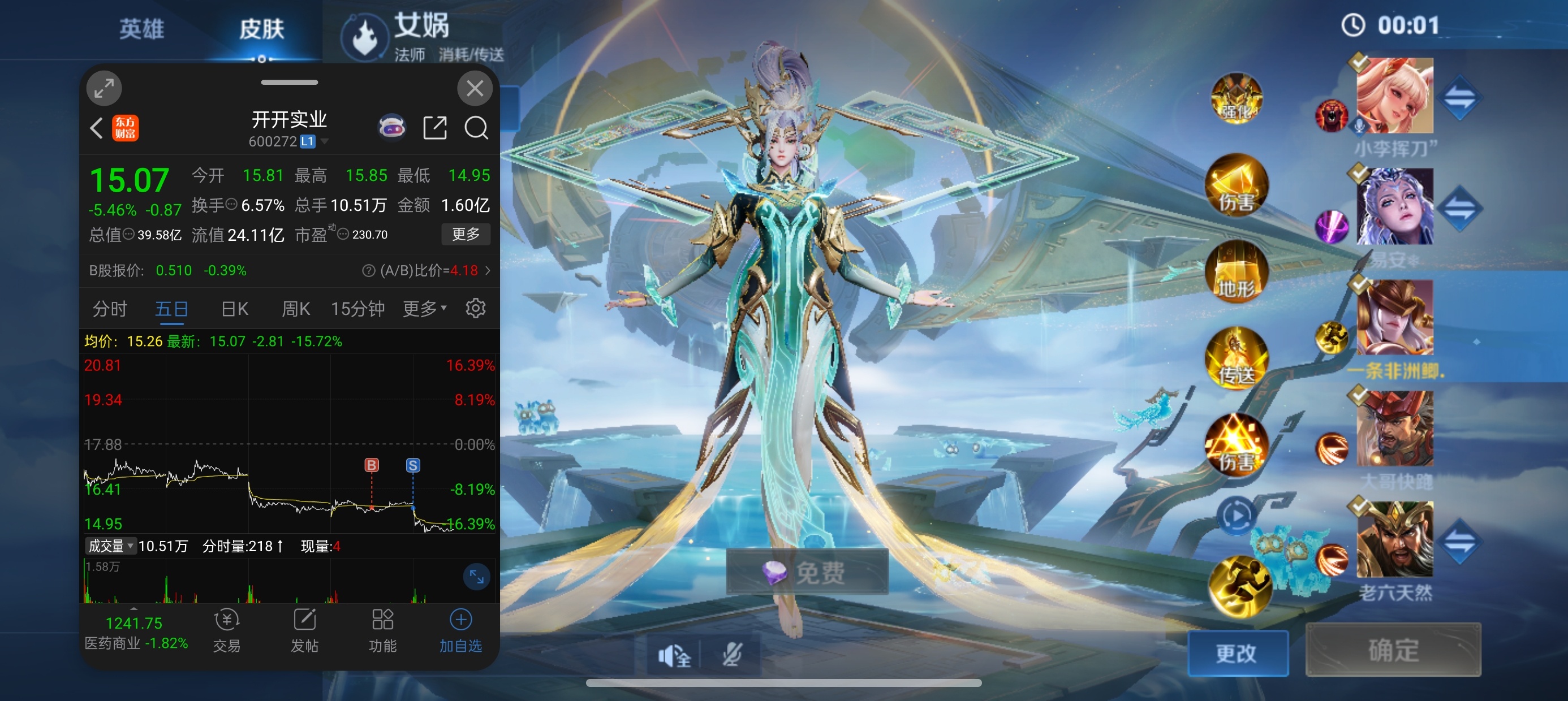
Task: Choose the 免费 free skin button
Action: (x=807, y=572)
